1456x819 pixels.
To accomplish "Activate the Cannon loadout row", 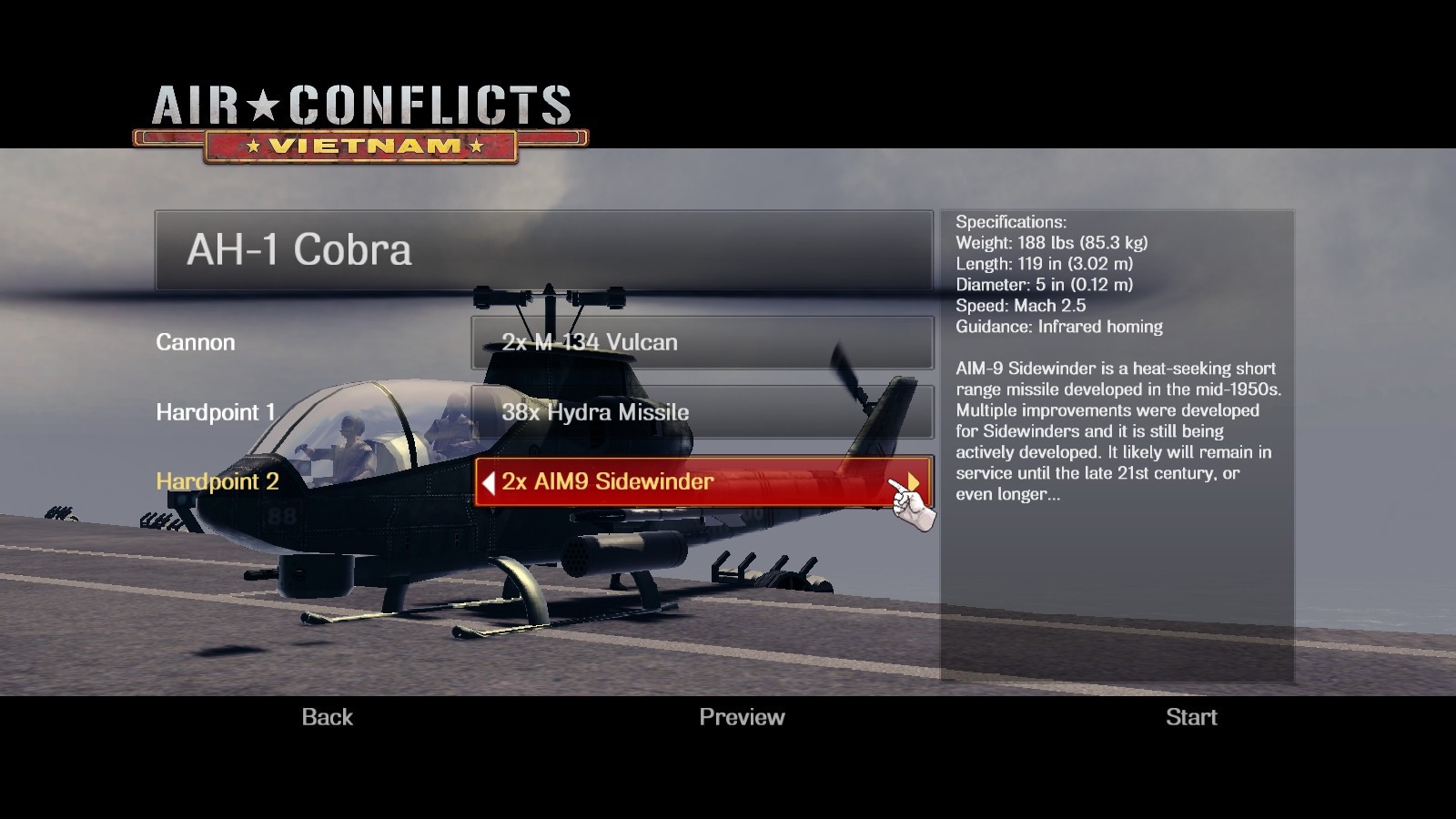I will 196,343.
